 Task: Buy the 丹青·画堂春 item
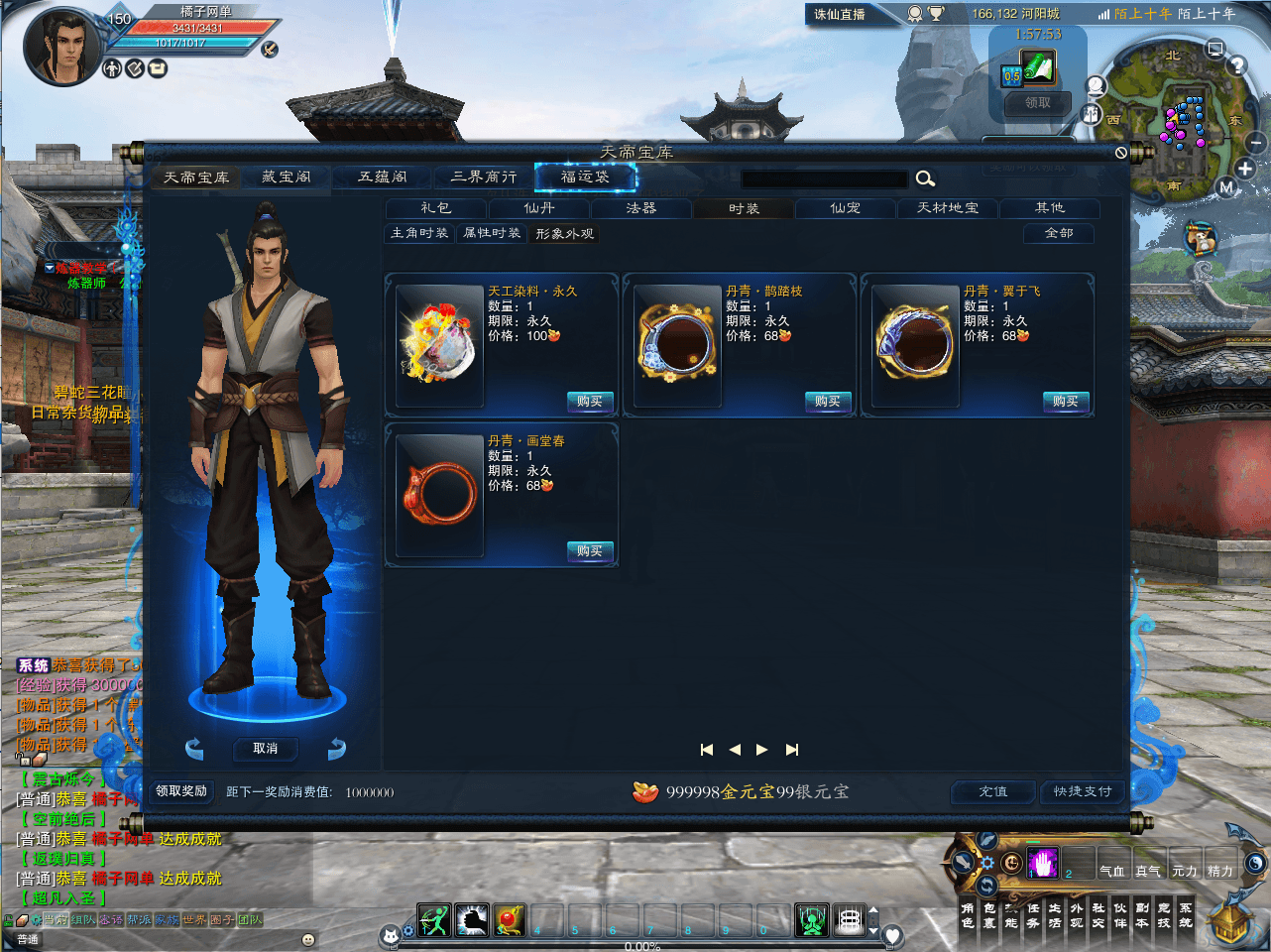click(590, 551)
